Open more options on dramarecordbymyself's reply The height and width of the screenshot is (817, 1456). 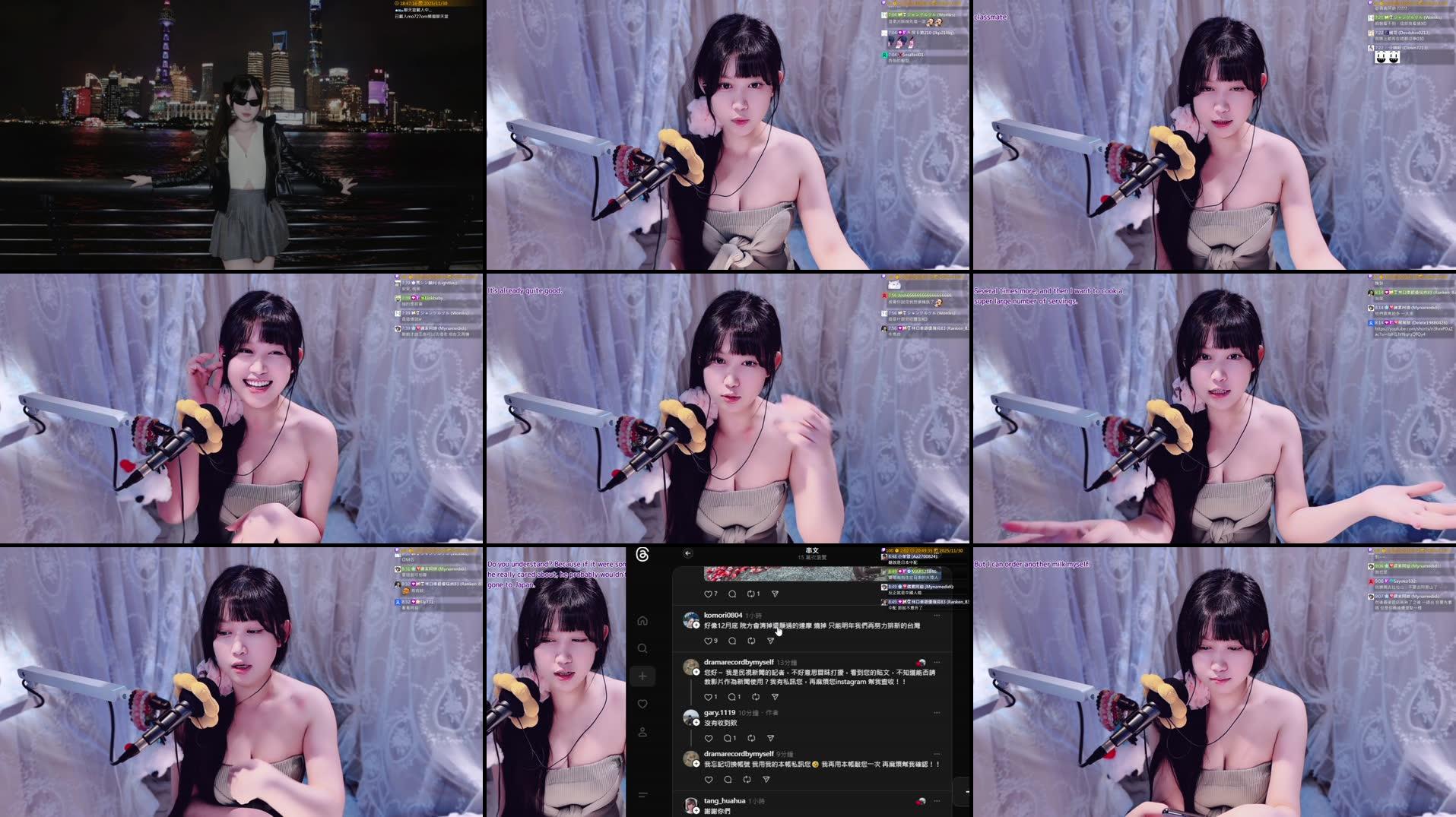(x=937, y=662)
